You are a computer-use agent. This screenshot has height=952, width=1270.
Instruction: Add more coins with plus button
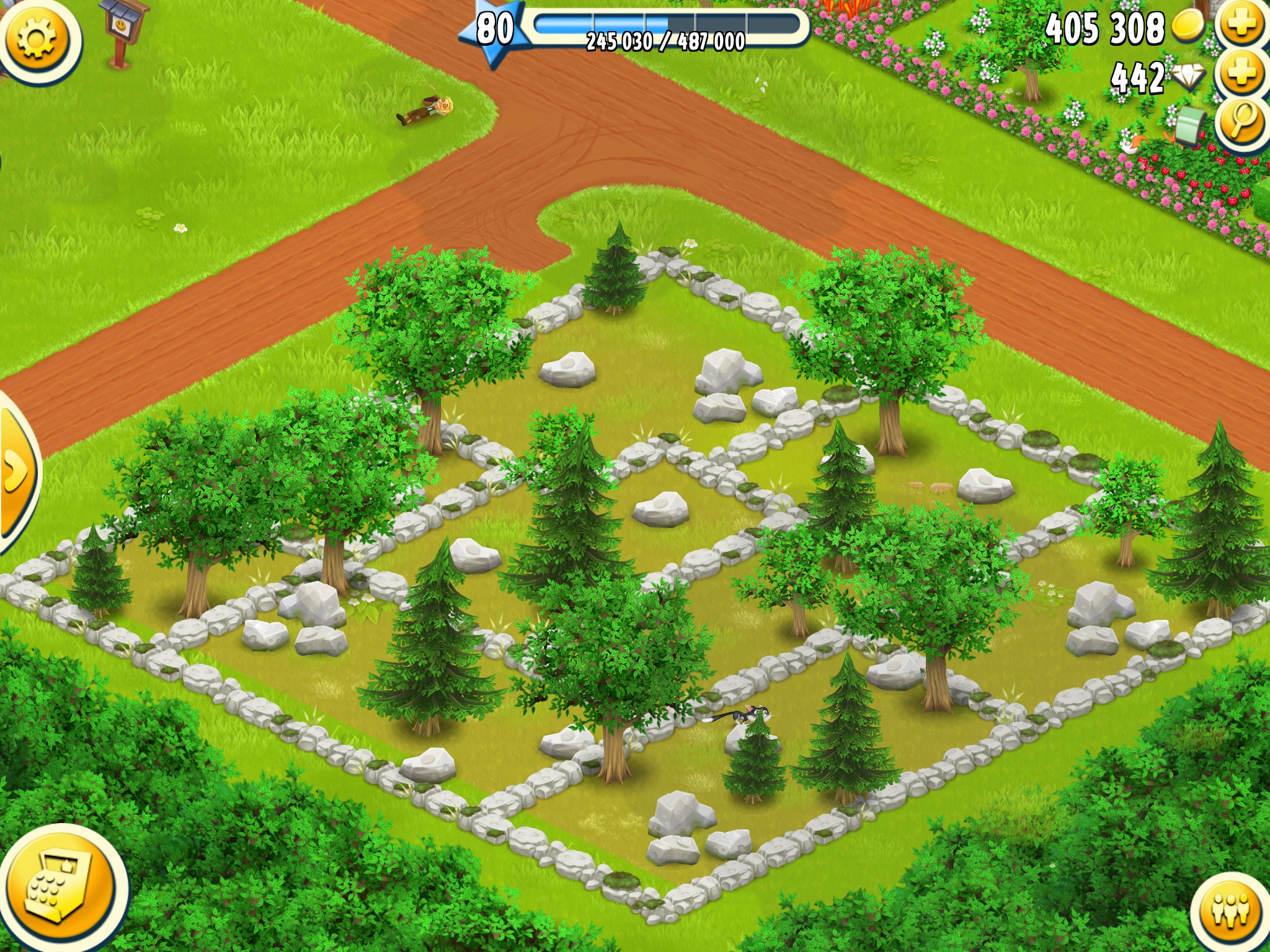click(1242, 26)
